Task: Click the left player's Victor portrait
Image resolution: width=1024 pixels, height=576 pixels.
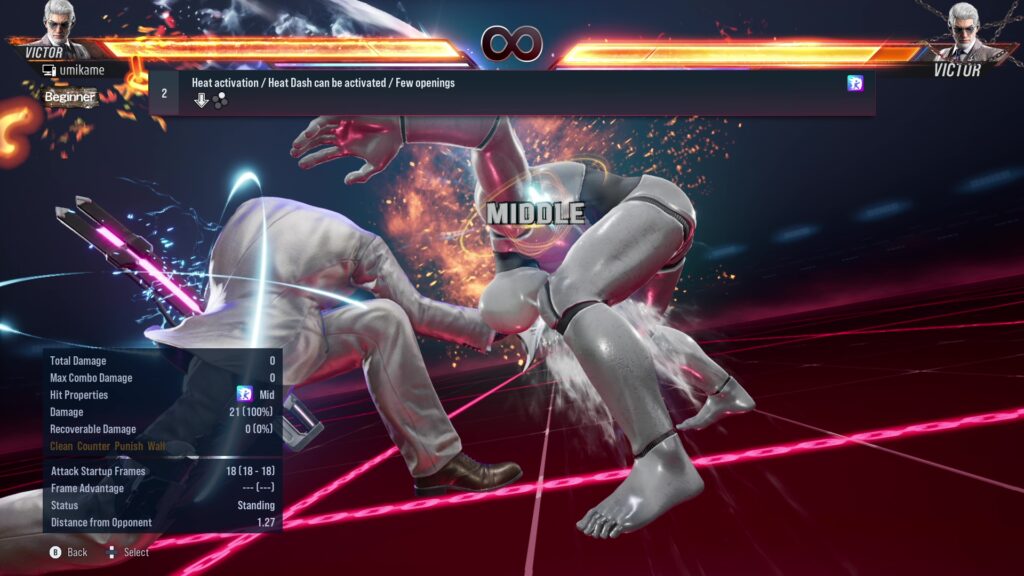Action: point(62,24)
